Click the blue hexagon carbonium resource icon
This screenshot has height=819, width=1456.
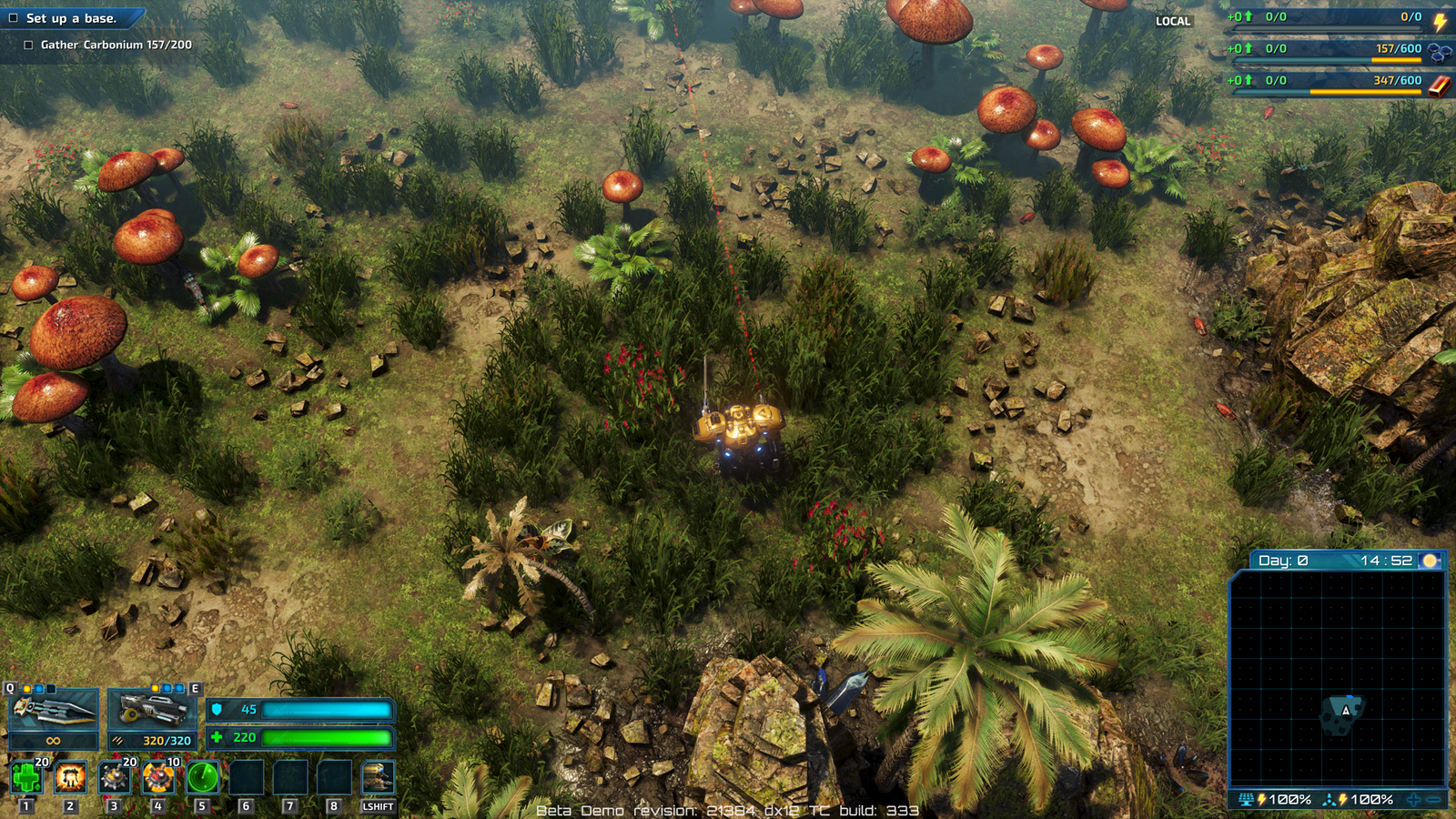[x=1440, y=51]
